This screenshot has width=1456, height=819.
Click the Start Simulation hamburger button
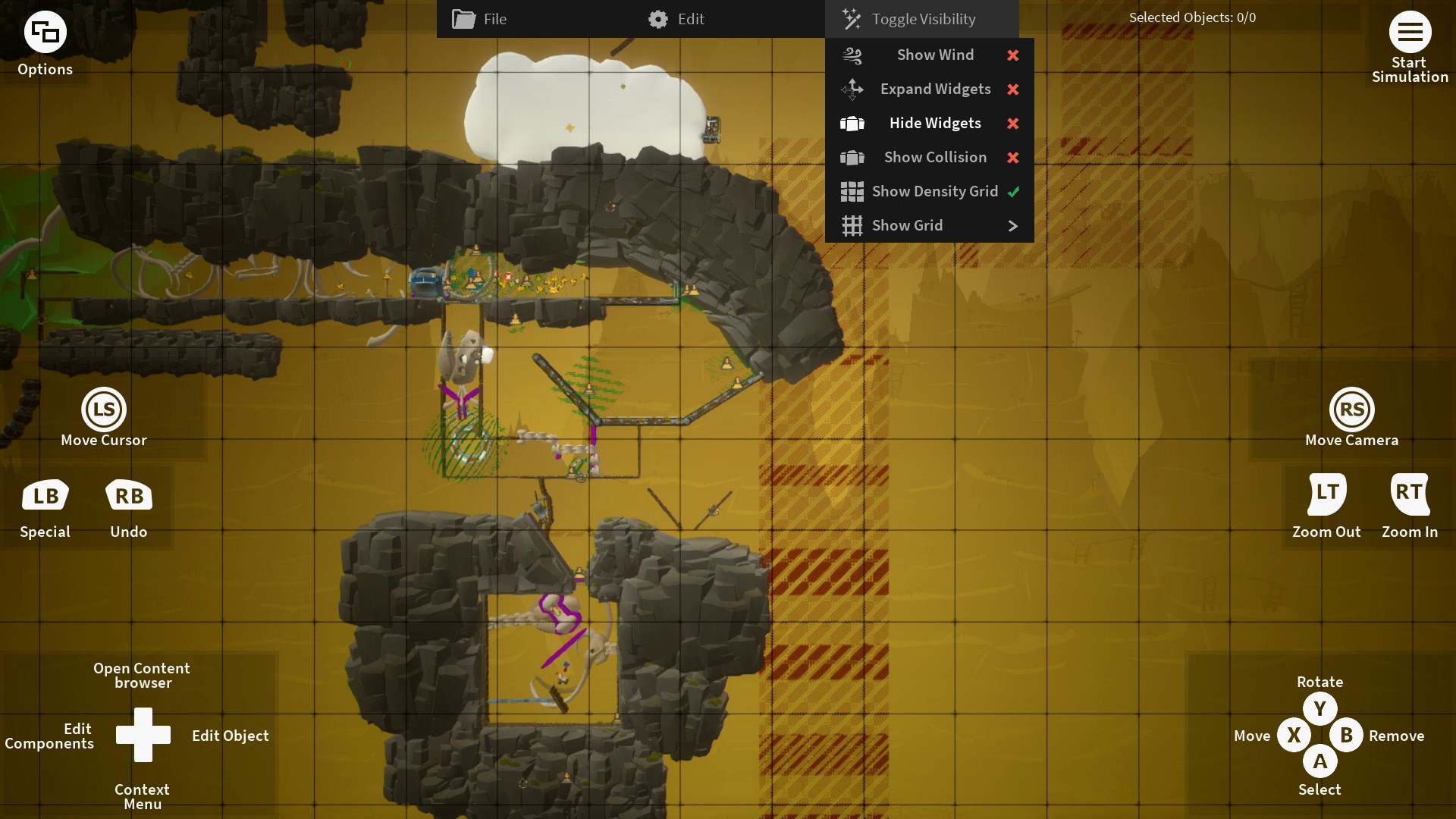(1410, 33)
